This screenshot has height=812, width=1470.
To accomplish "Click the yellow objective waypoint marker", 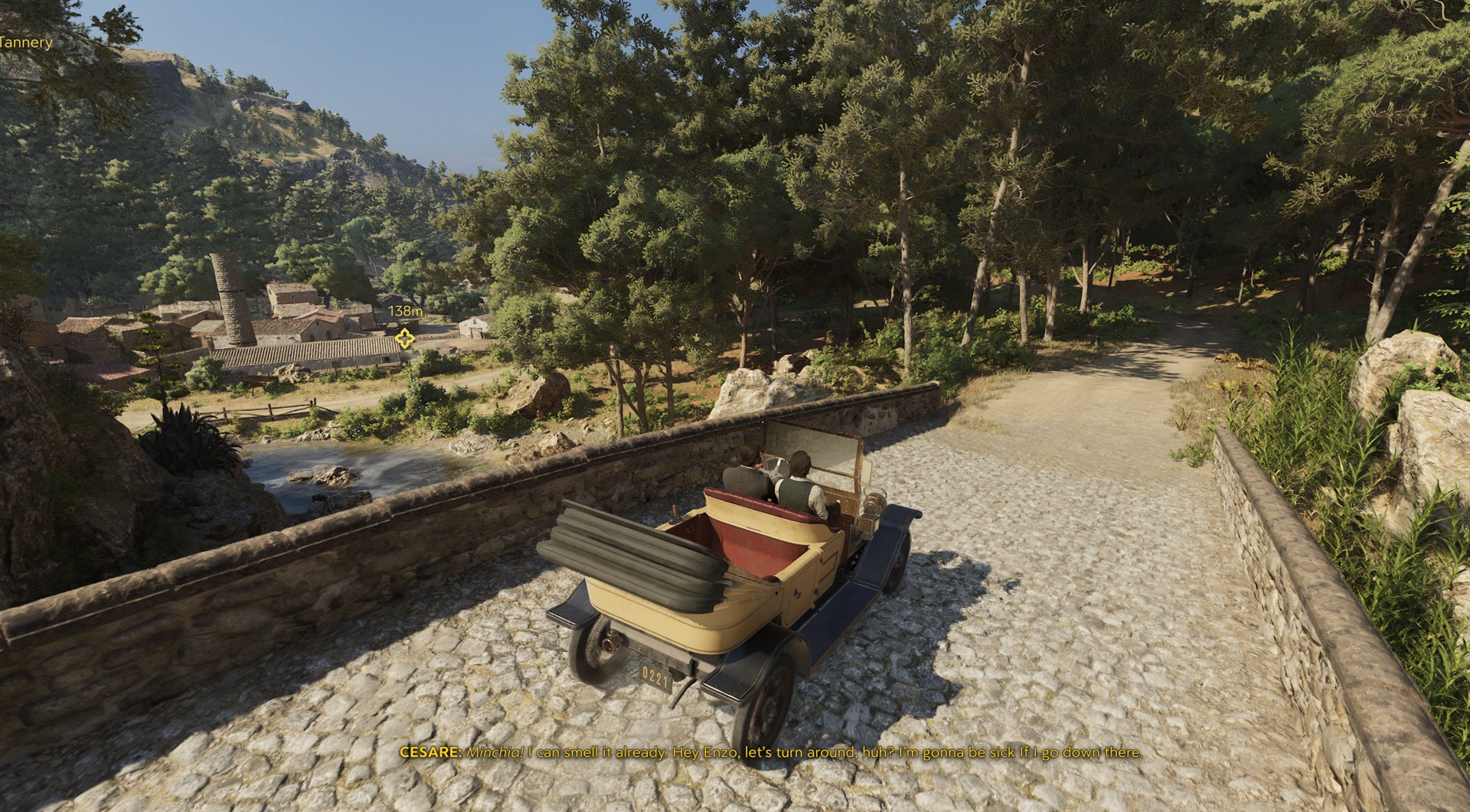I will [x=404, y=338].
